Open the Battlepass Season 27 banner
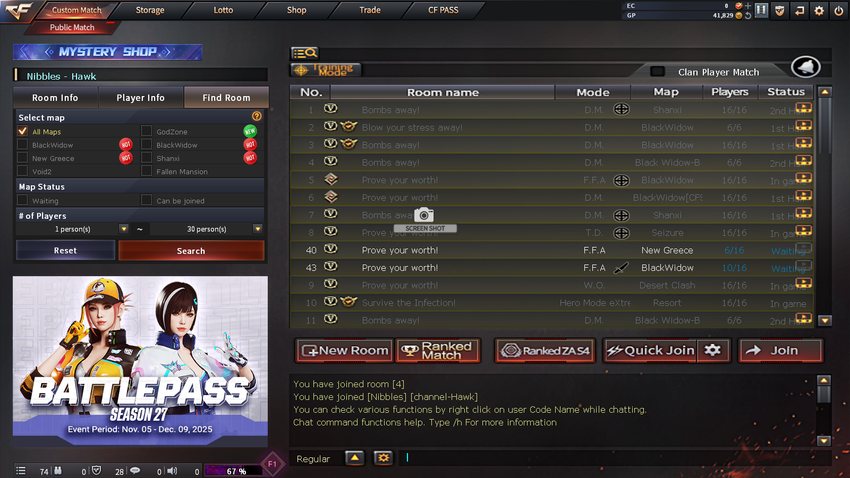Screen dimensions: 850x478 tap(140, 356)
